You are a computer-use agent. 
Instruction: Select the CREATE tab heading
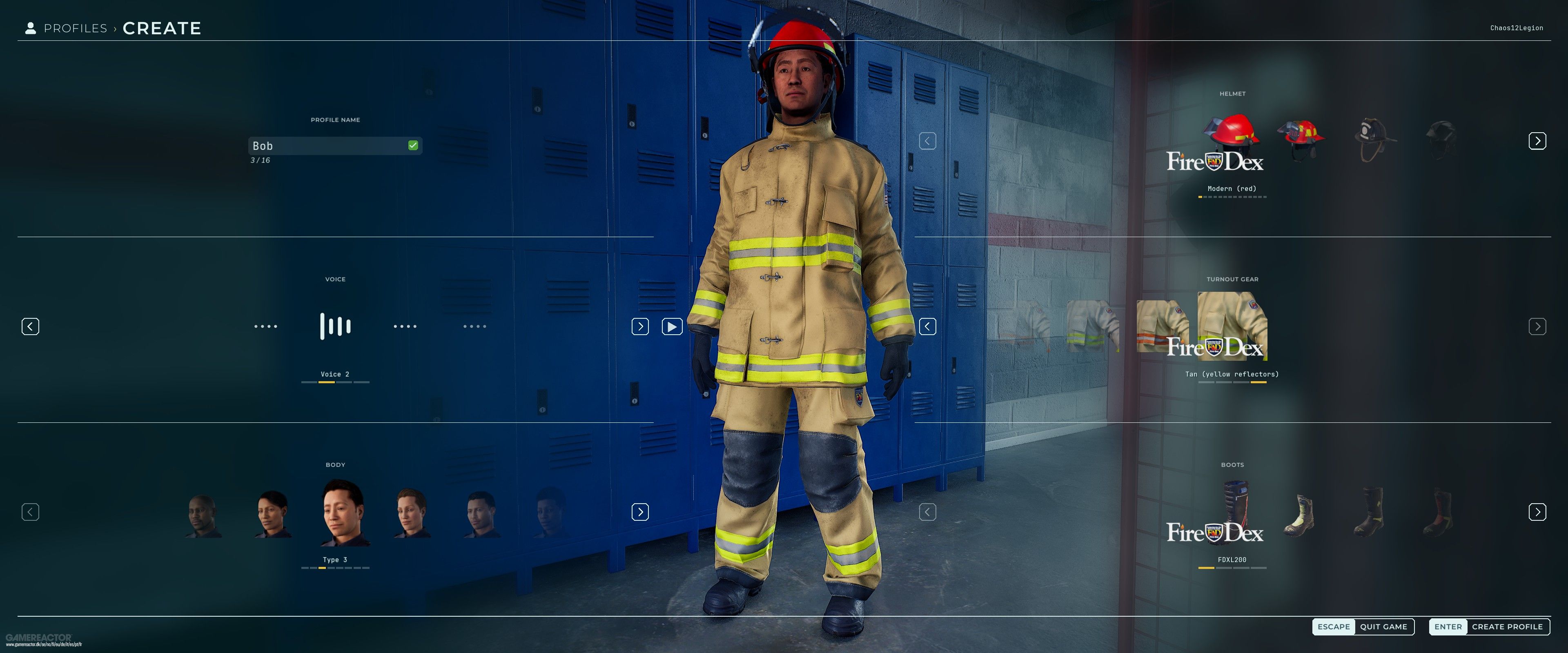pos(162,27)
